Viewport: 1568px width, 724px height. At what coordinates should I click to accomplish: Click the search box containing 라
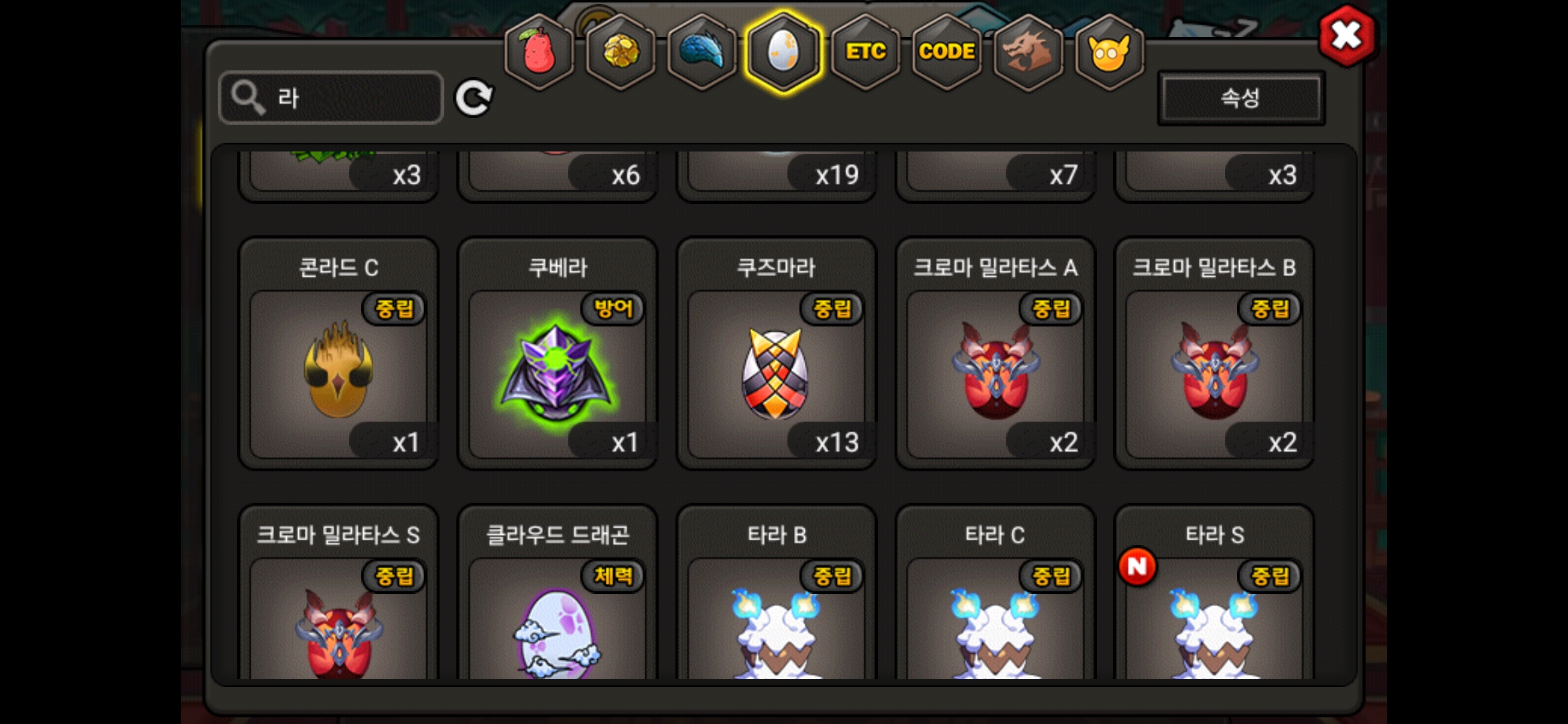[331, 98]
